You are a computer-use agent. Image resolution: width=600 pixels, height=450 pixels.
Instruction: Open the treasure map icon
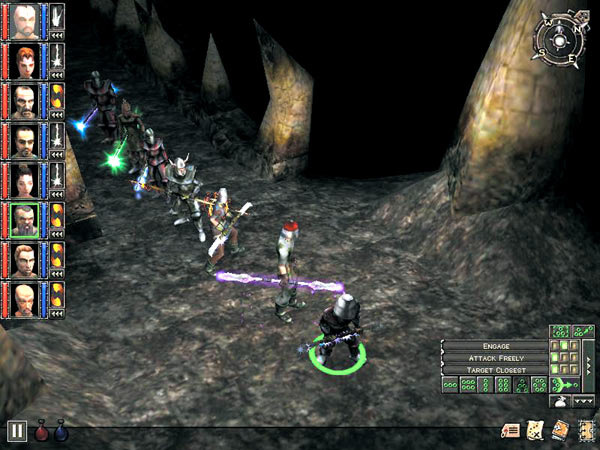click(x=535, y=431)
